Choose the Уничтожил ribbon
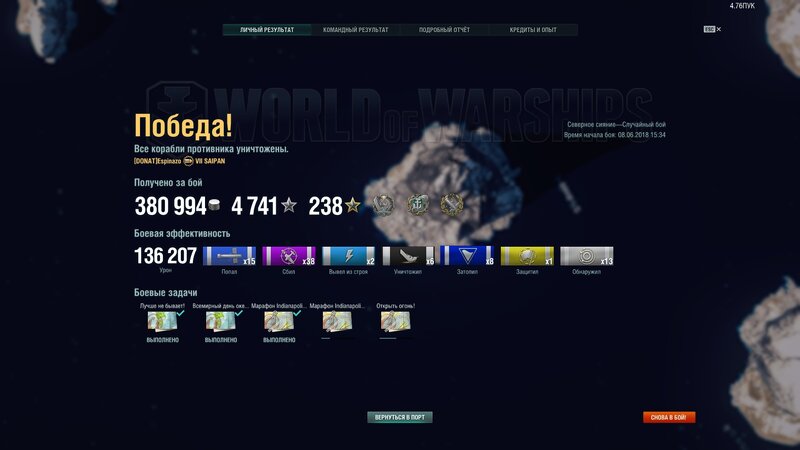This screenshot has height=450, width=800. click(408, 256)
